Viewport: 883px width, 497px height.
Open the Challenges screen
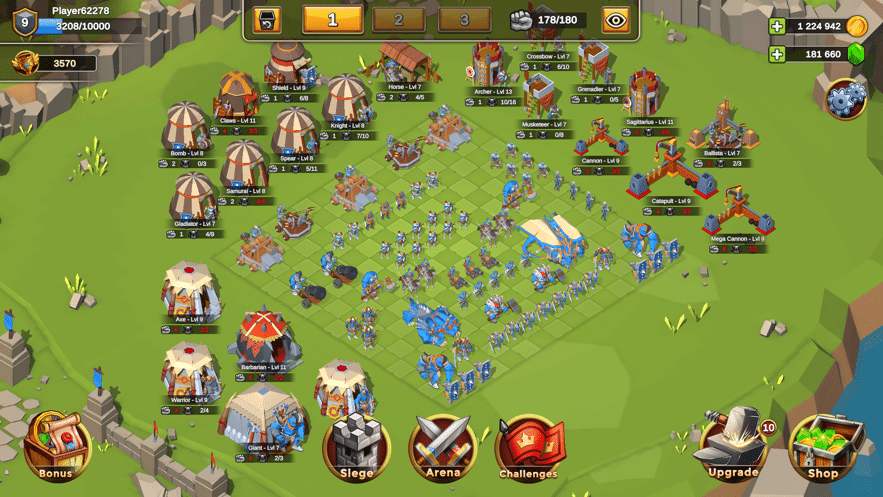[529, 447]
